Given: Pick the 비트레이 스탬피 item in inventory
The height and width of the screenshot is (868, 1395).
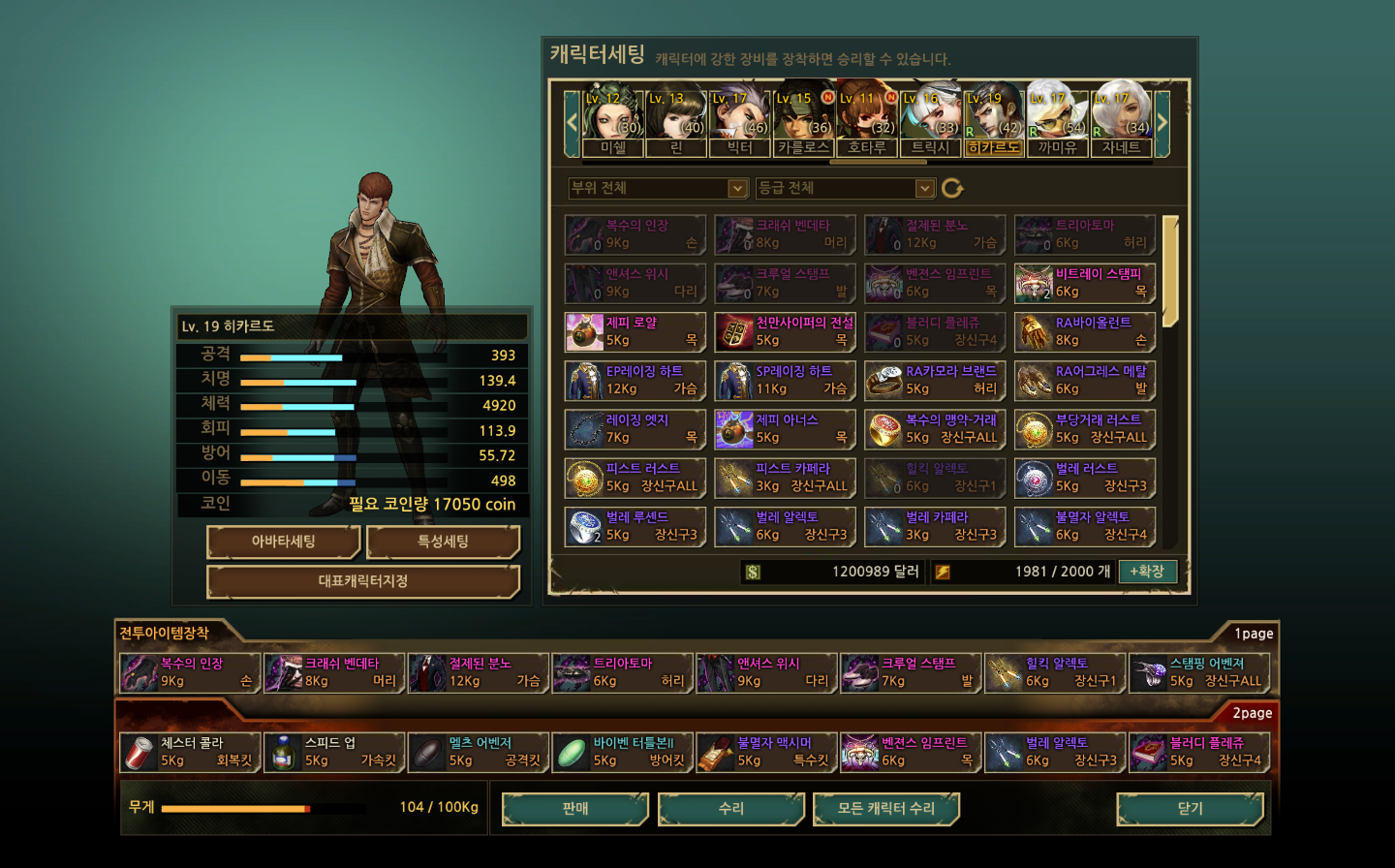Looking at the screenshot, I should 1085,283.
